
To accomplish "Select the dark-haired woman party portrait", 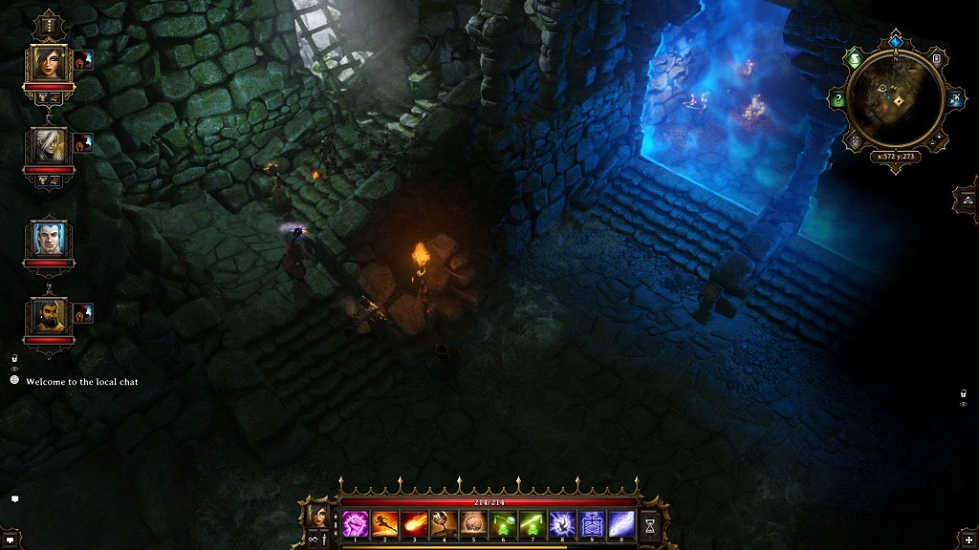I will (x=48, y=66).
